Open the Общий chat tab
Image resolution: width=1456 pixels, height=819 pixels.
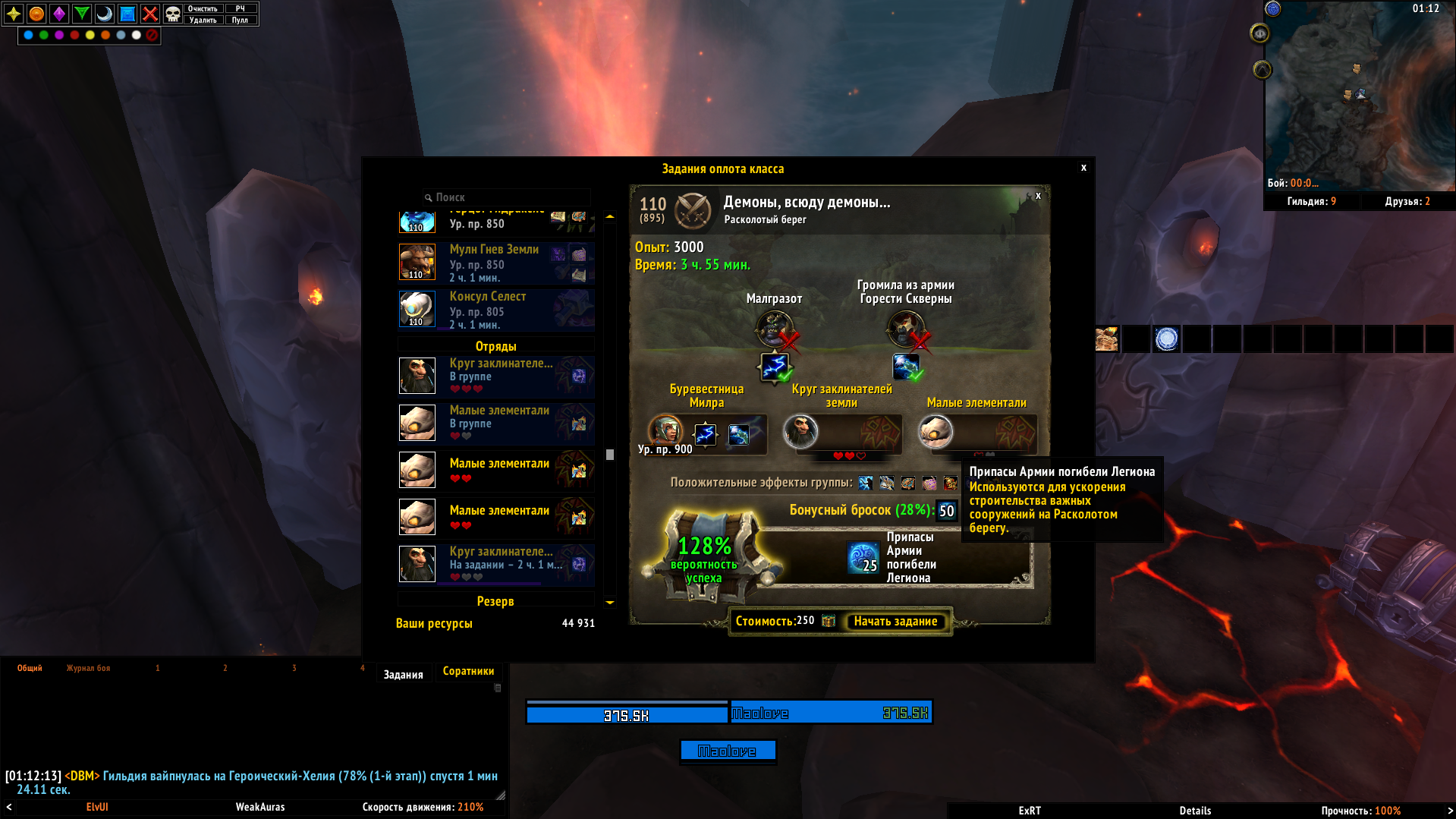click(x=30, y=668)
